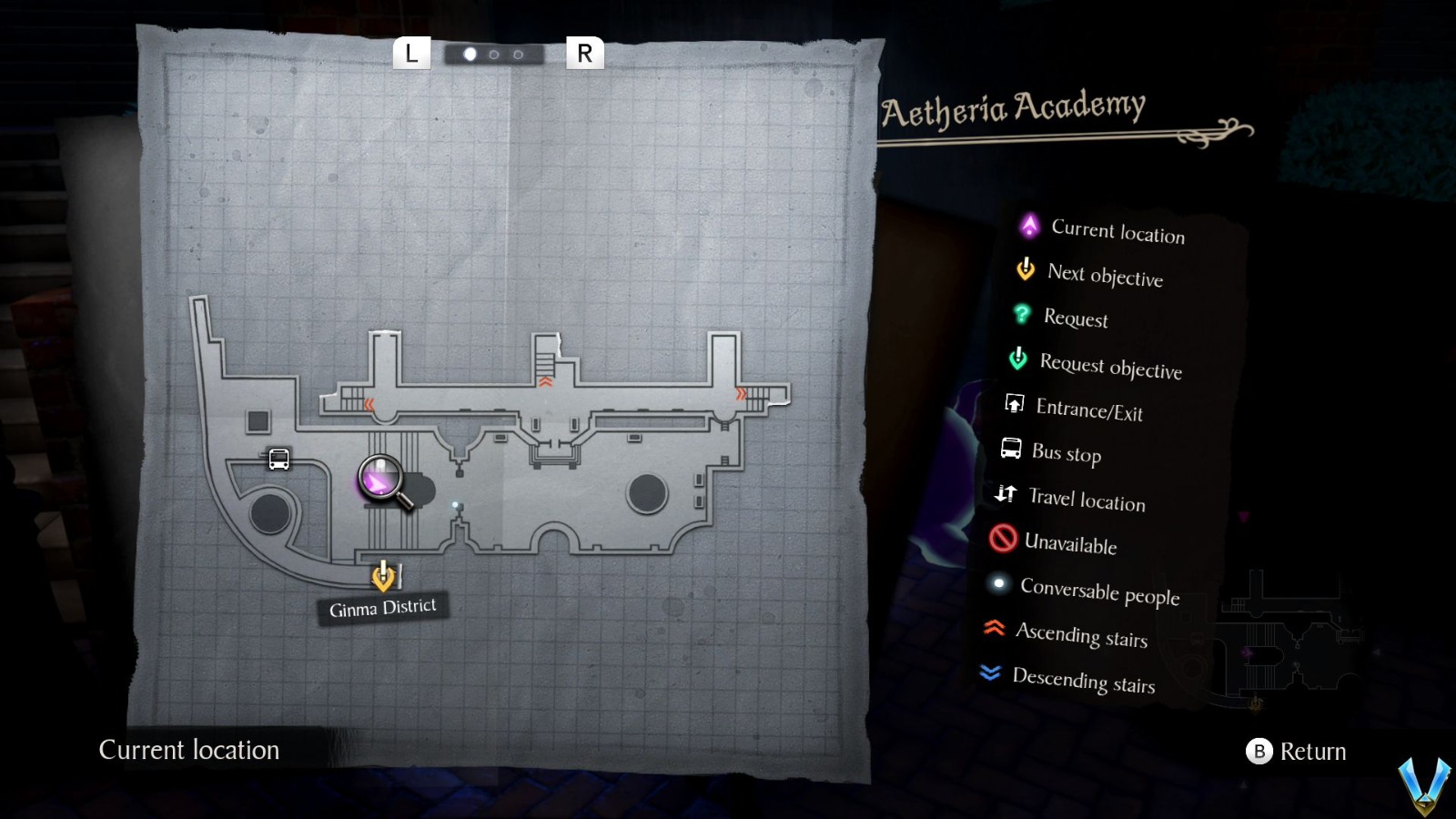Click the Unavailable prohibition icon in the legend
1456x819 pixels.
[1003, 539]
